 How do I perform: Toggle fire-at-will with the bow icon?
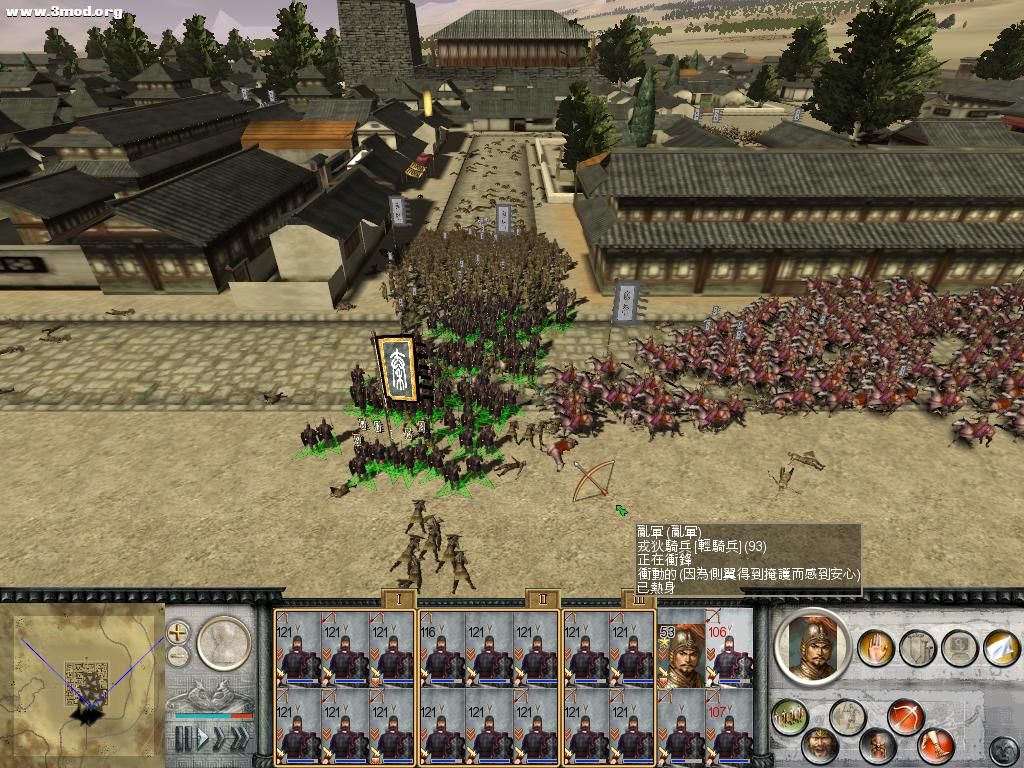click(x=904, y=717)
